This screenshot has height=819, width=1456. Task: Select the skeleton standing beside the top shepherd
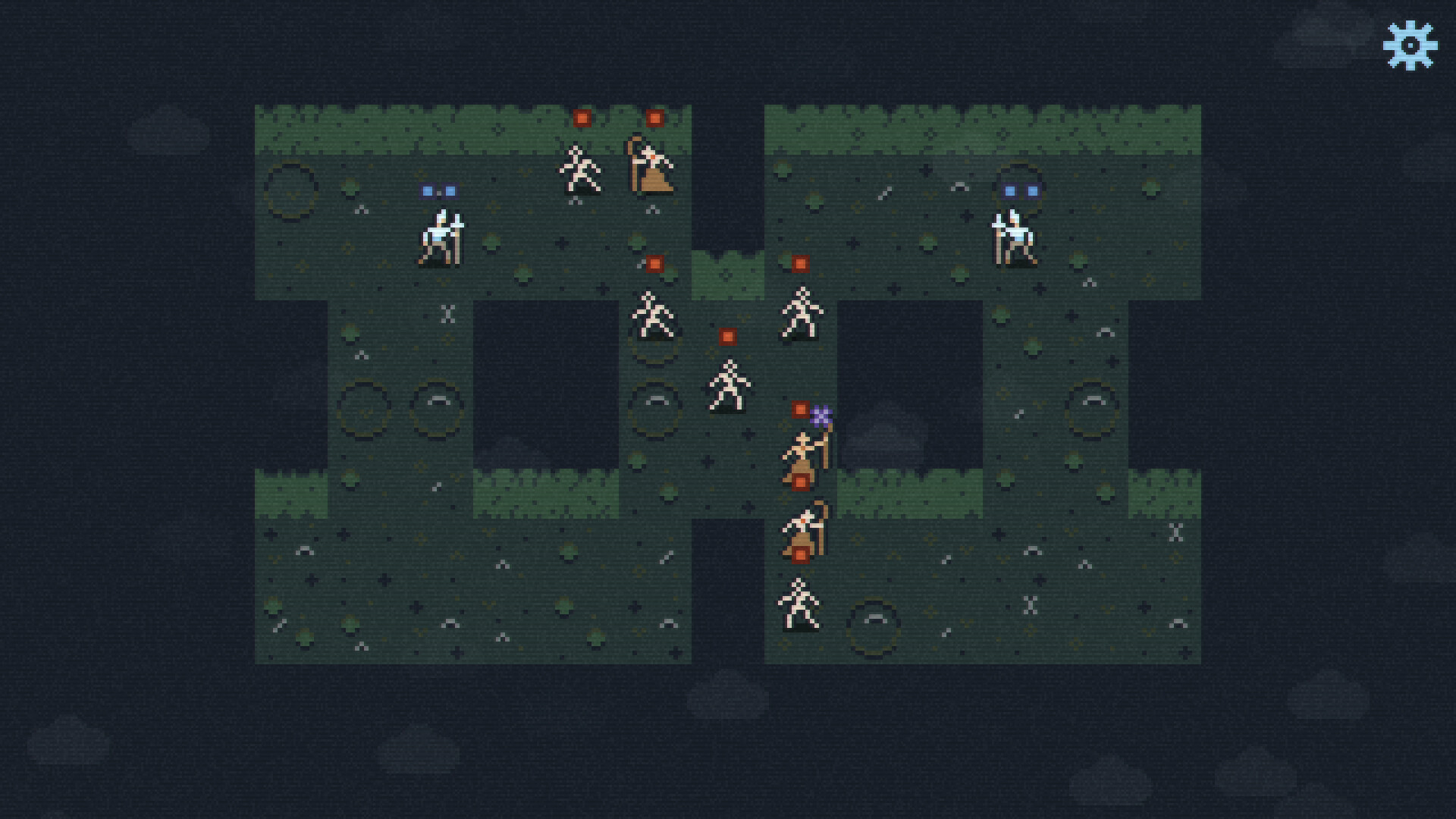click(x=580, y=171)
